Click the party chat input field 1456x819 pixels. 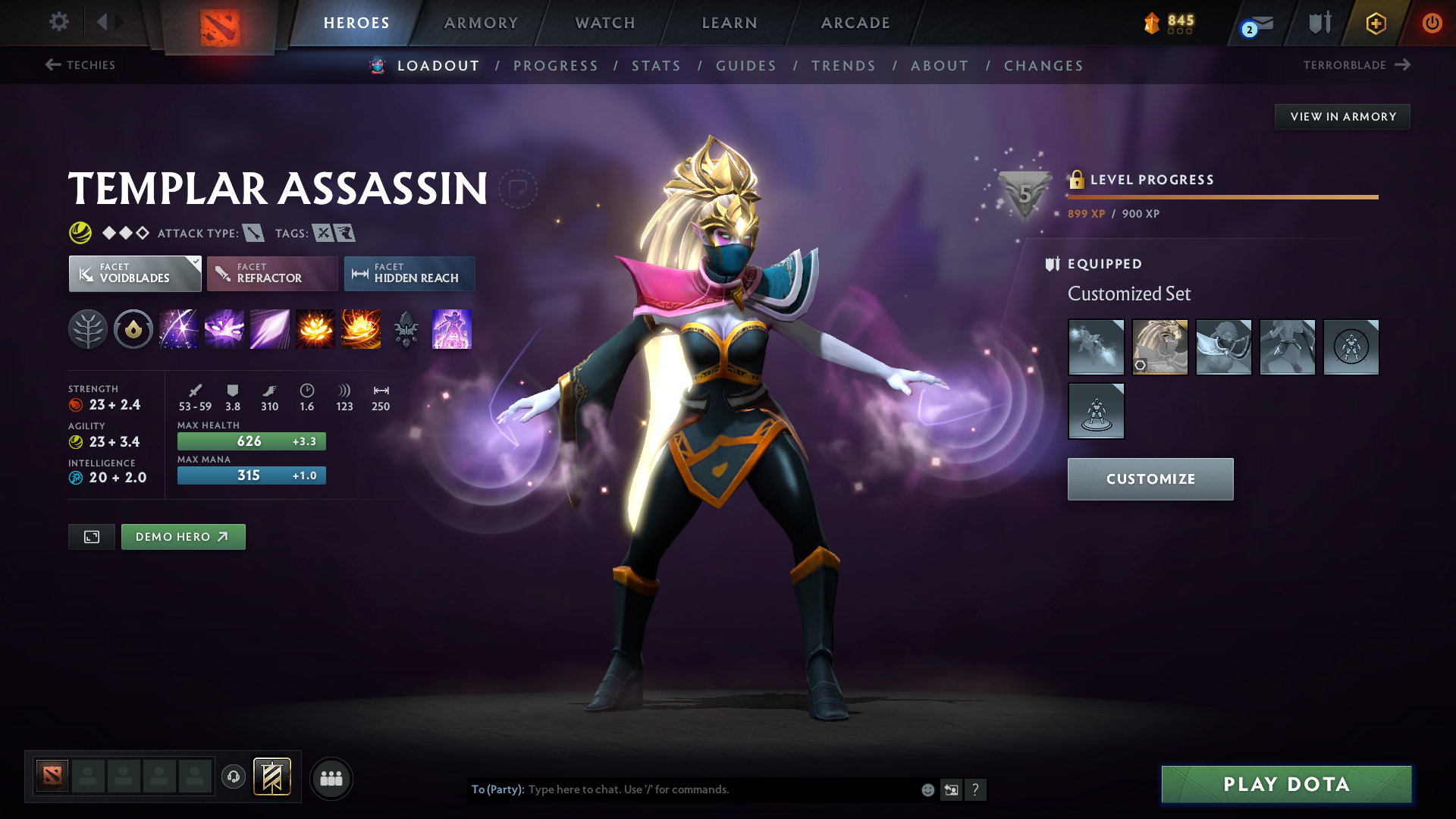pos(720,789)
